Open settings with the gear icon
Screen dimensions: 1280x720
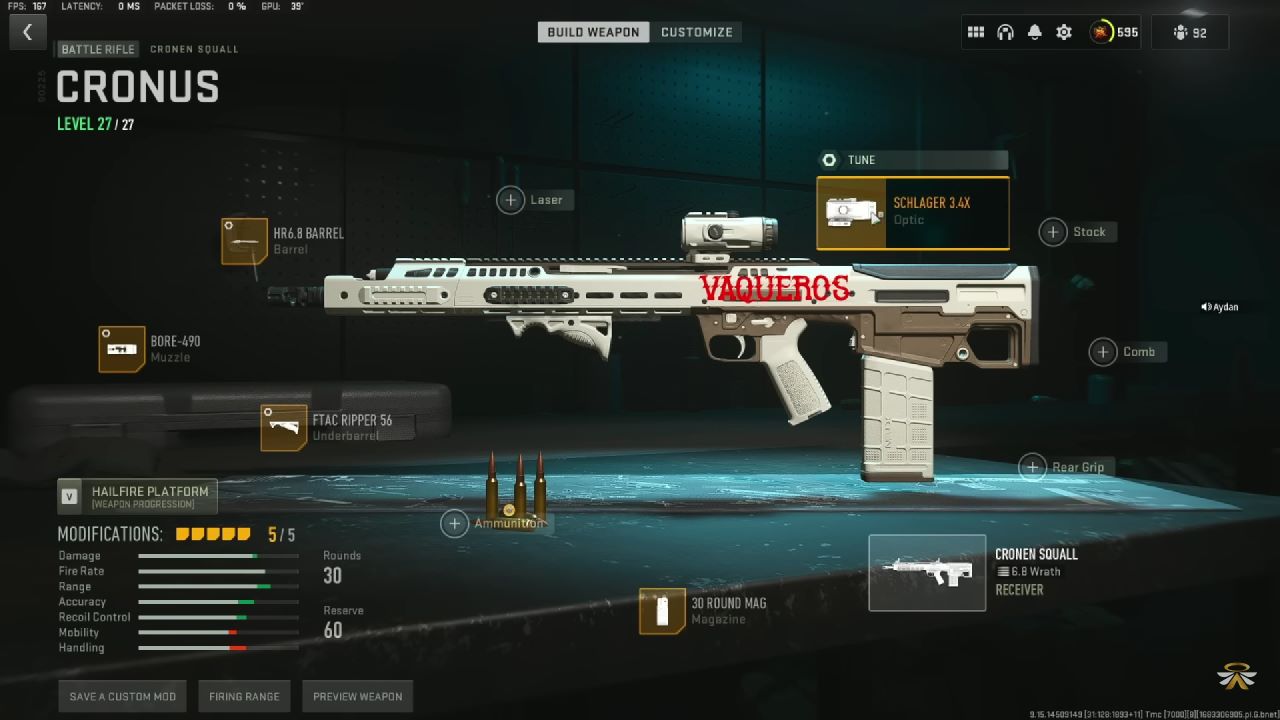tap(1064, 32)
